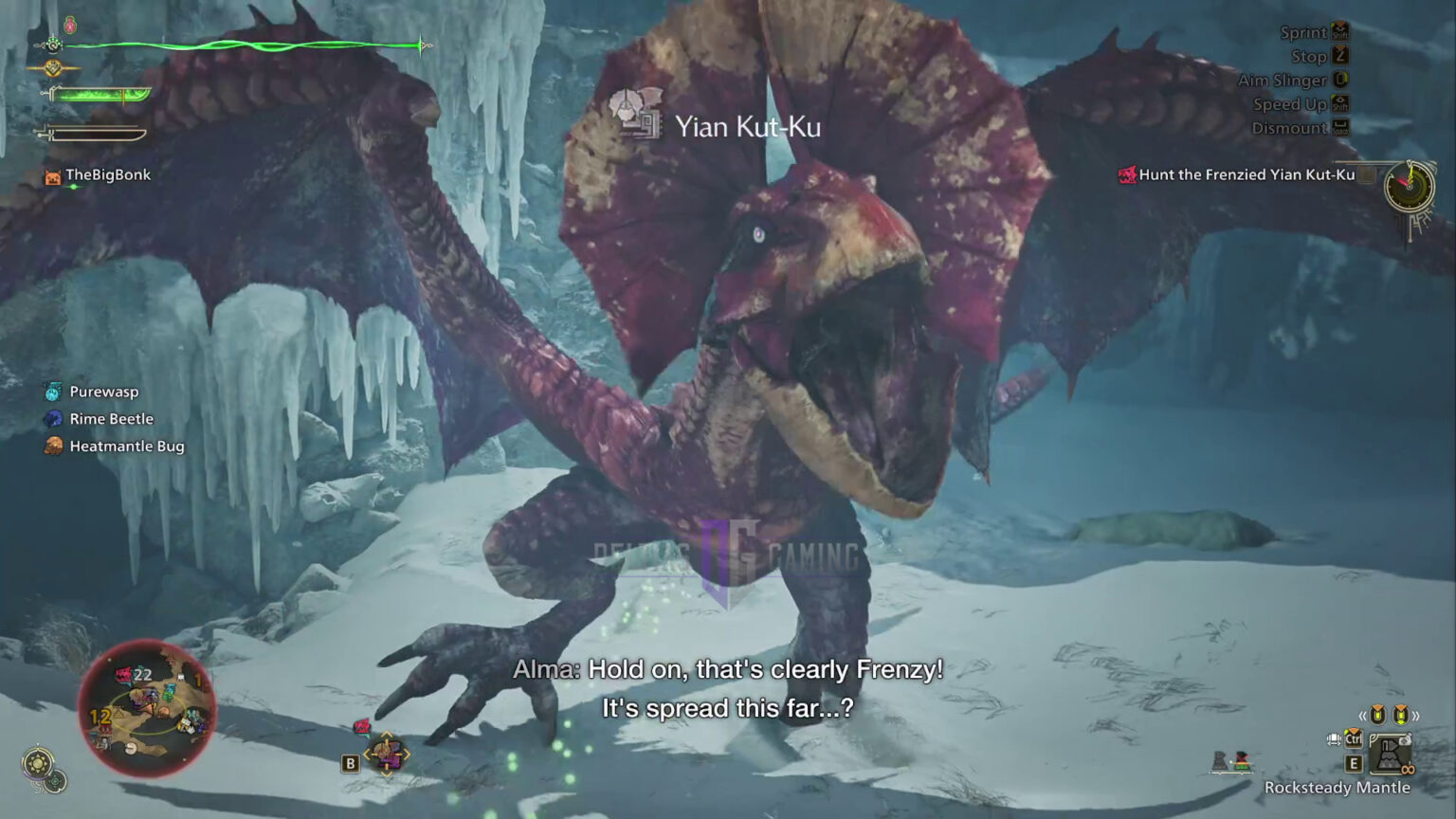Select the Rime Beetle icon
This screenshot has width=1456, height=819.
click(x=53, y=418)
